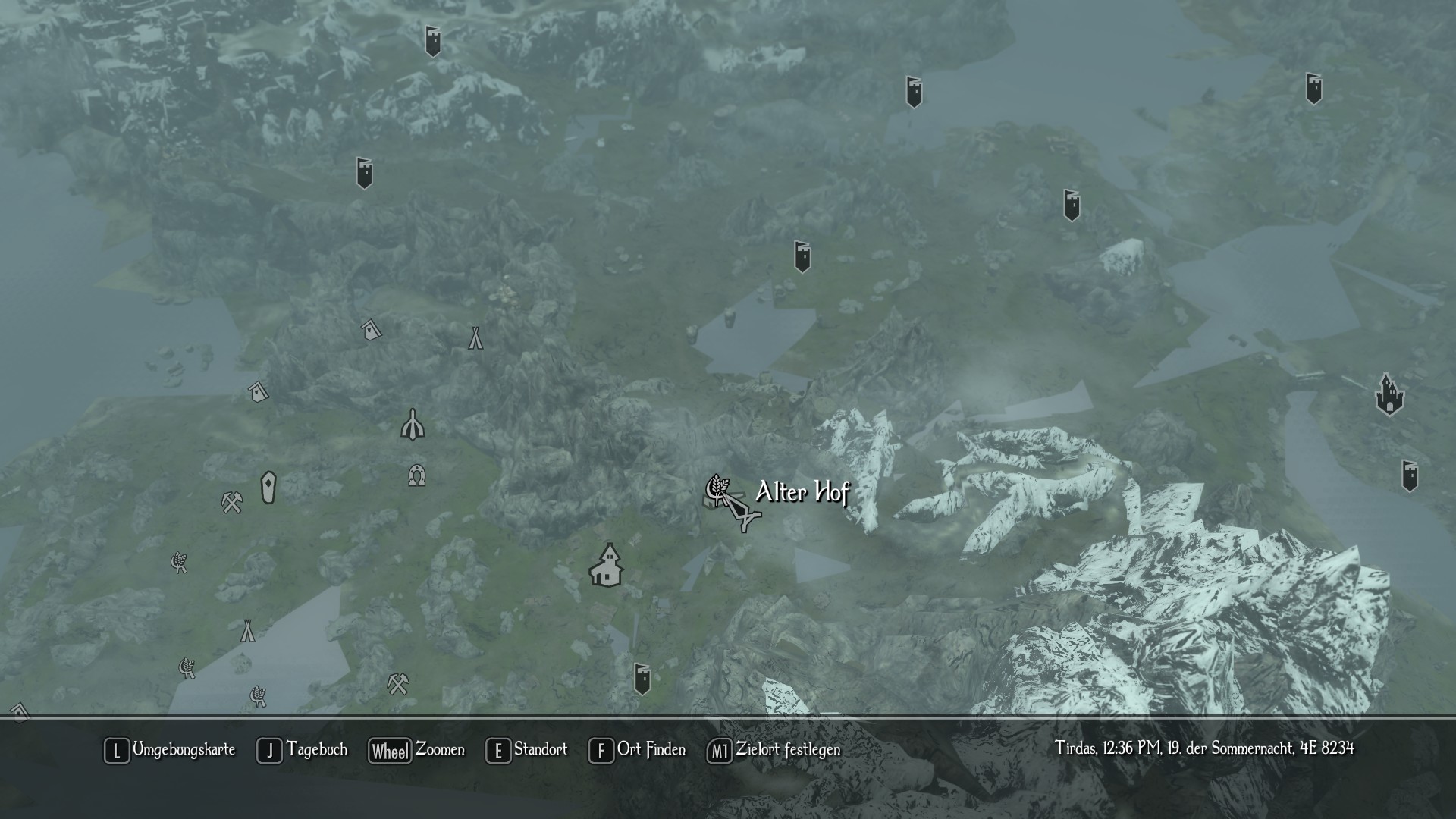Viewport: 1456px width, 819px height.
Task: Click the castle map marker
Action: point(1389,395)
